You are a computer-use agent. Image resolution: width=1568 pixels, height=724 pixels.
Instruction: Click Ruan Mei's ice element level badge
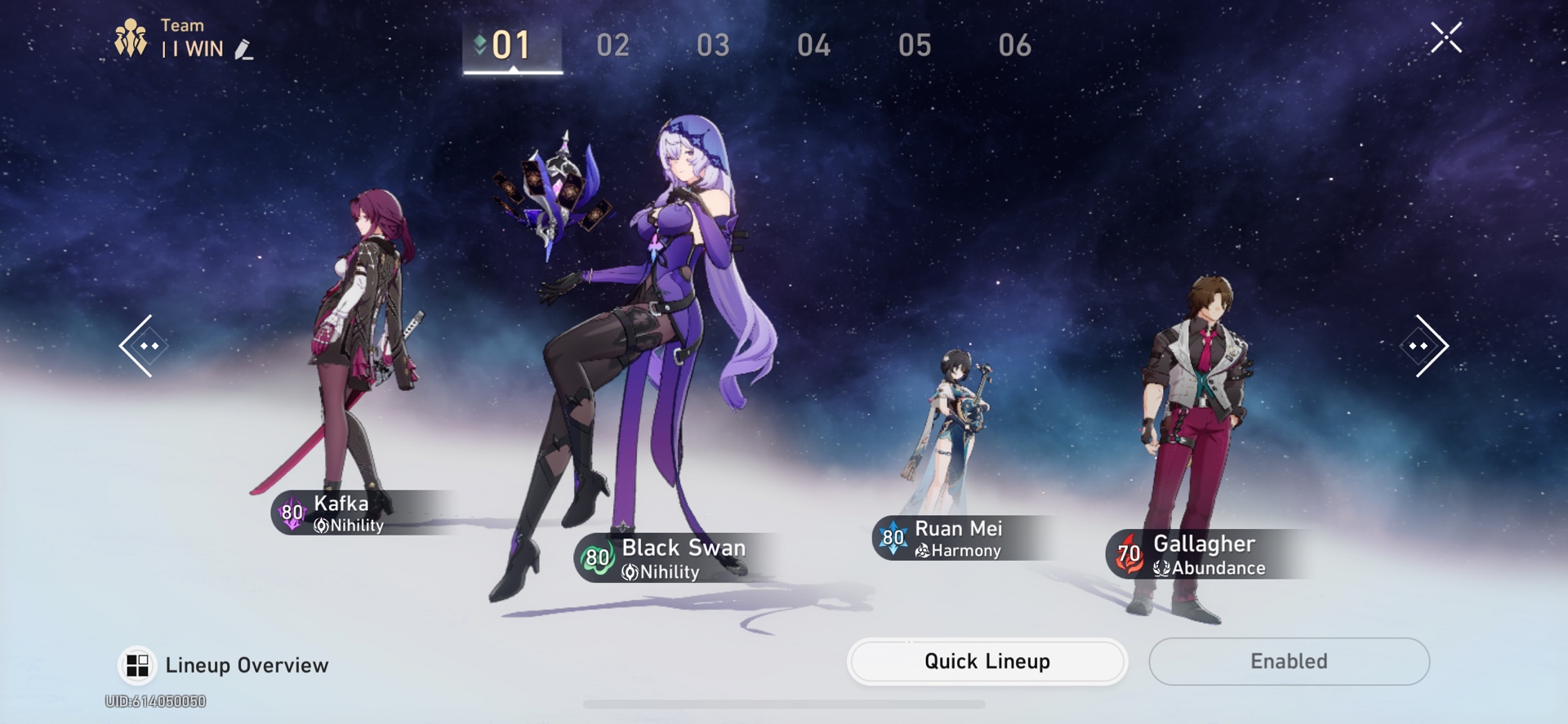pos(892,539)
